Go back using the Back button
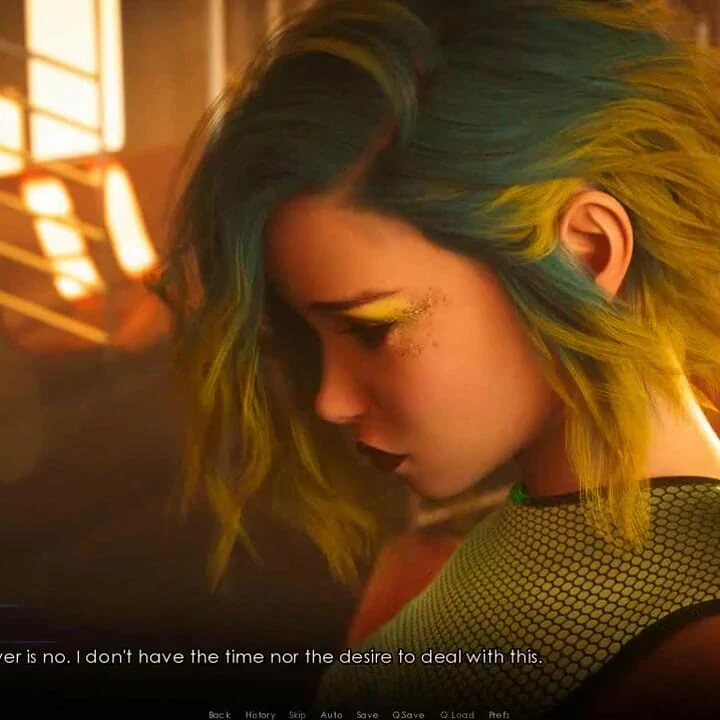This screenshot has width=720, height=720. (x=219, y=714)
